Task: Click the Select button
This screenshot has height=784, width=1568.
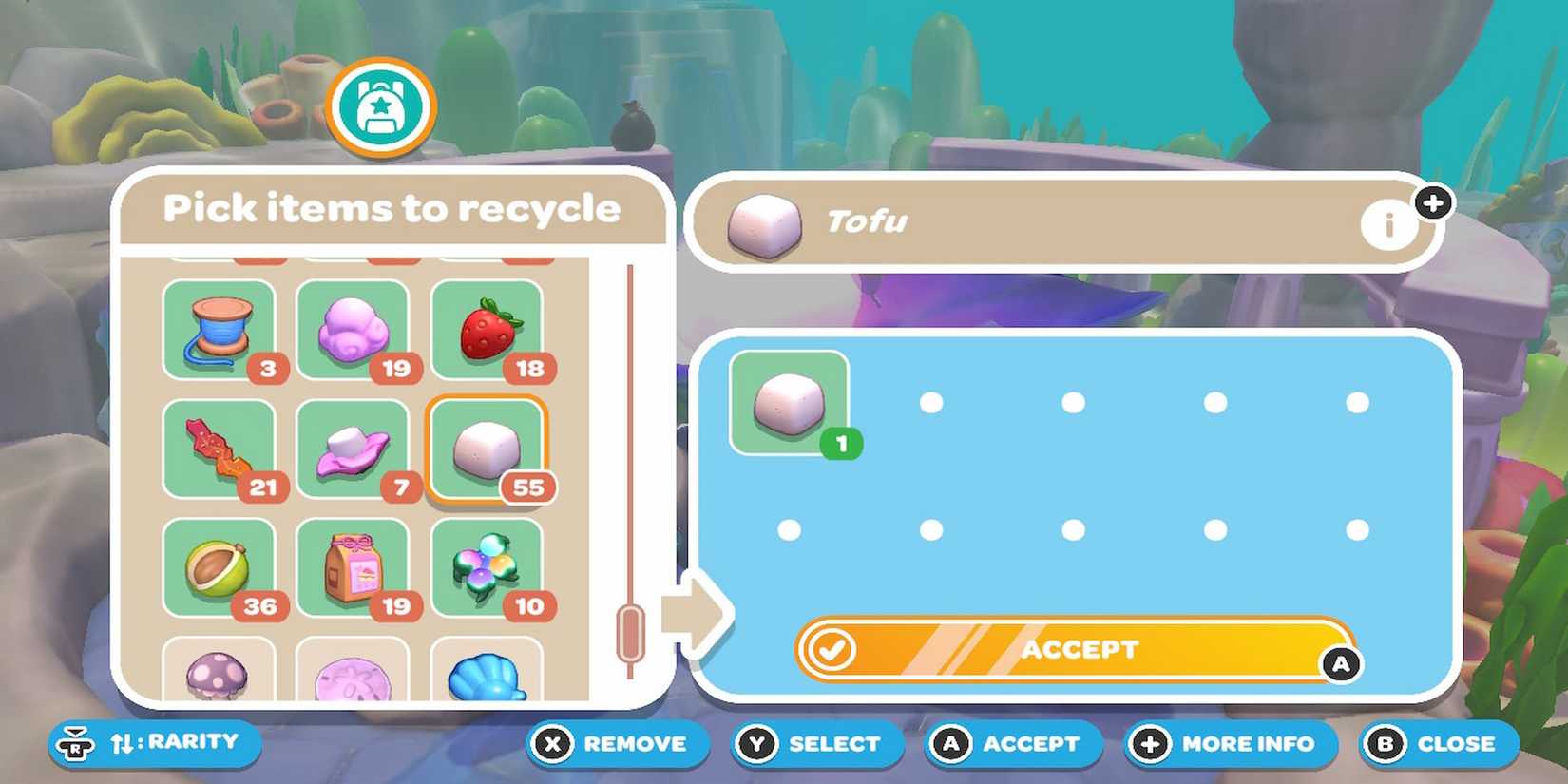Action: [815, 744]
